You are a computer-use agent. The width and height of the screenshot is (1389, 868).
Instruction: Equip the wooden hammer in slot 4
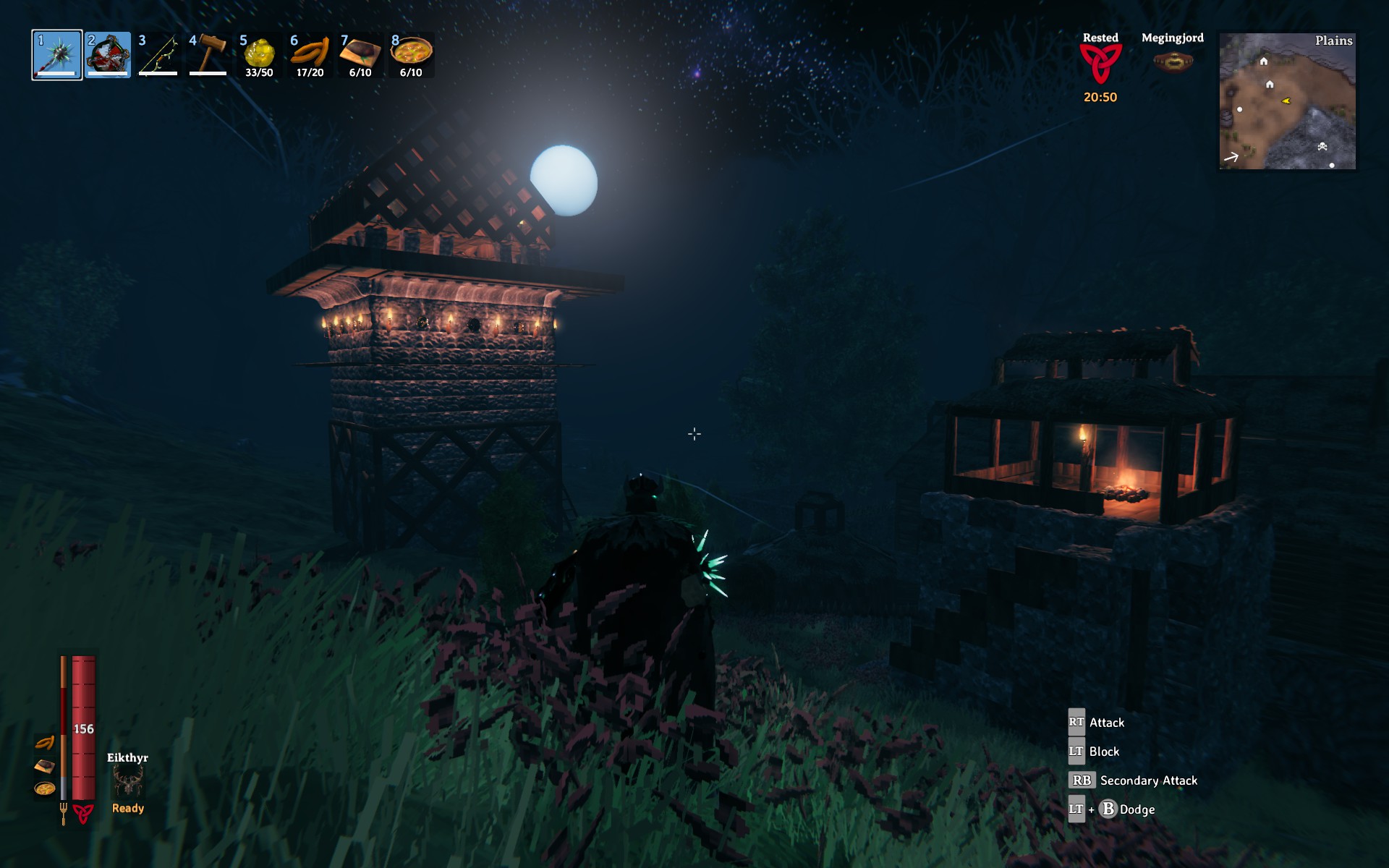point(208,55)
